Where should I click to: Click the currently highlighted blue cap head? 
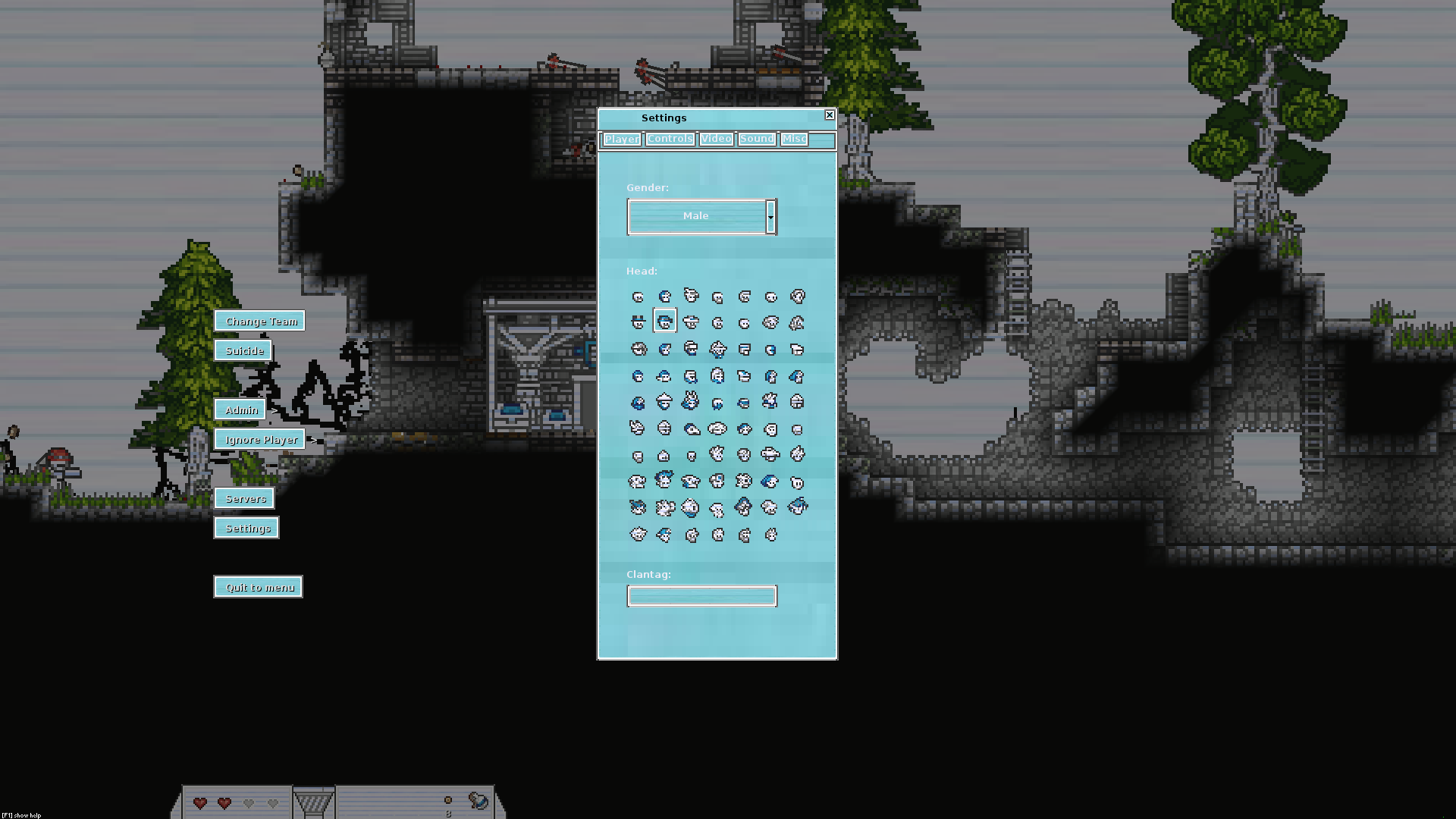coord(664,321)
